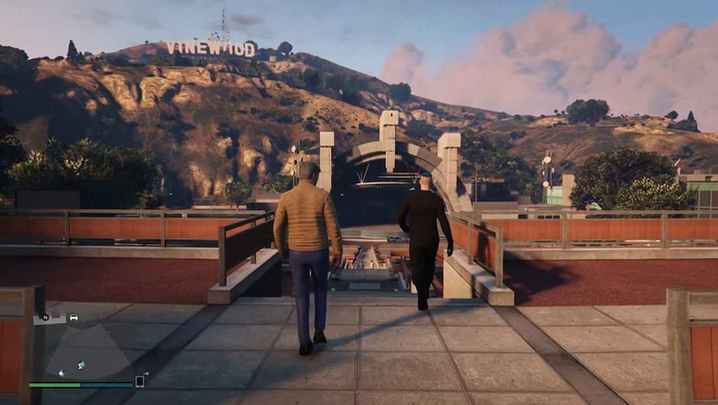Select the car blip on the minimap
This screenshot has width=718, height=405.
(x=73, y=318)
